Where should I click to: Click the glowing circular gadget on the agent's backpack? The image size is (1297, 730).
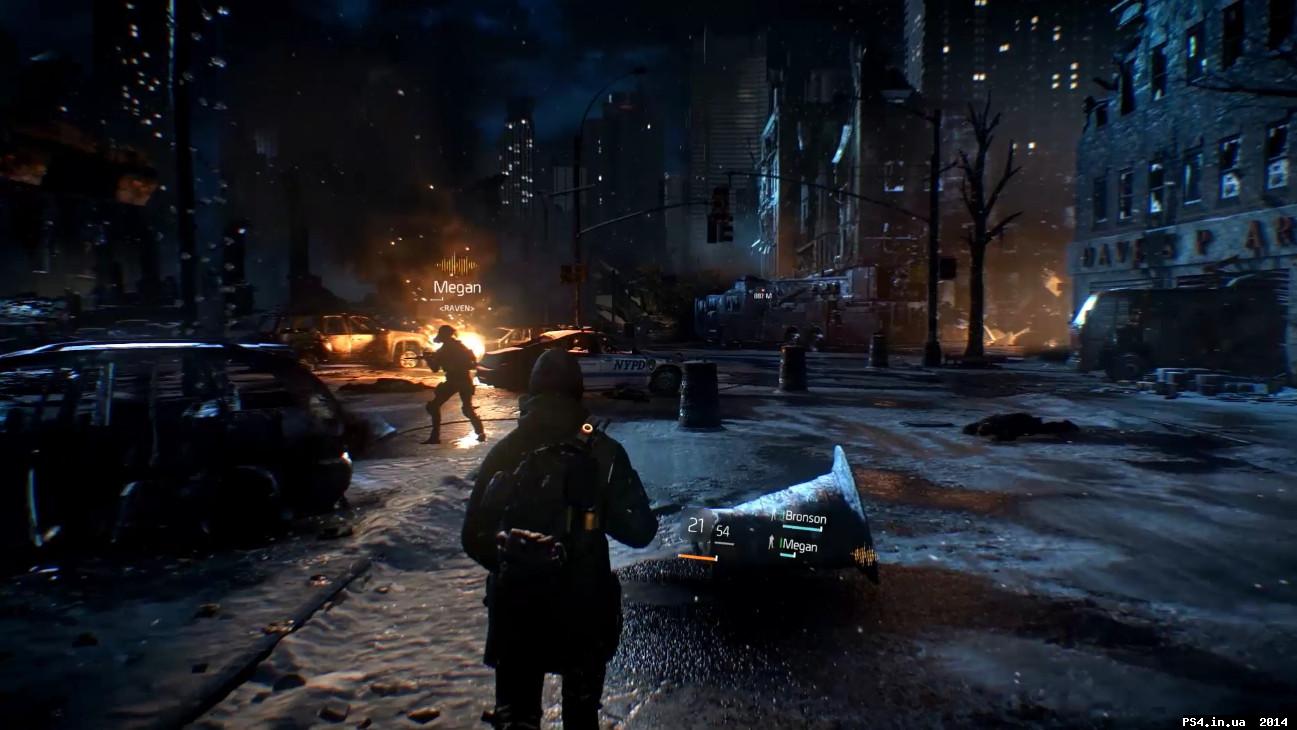pyautogui.click(x=586, y=428)
